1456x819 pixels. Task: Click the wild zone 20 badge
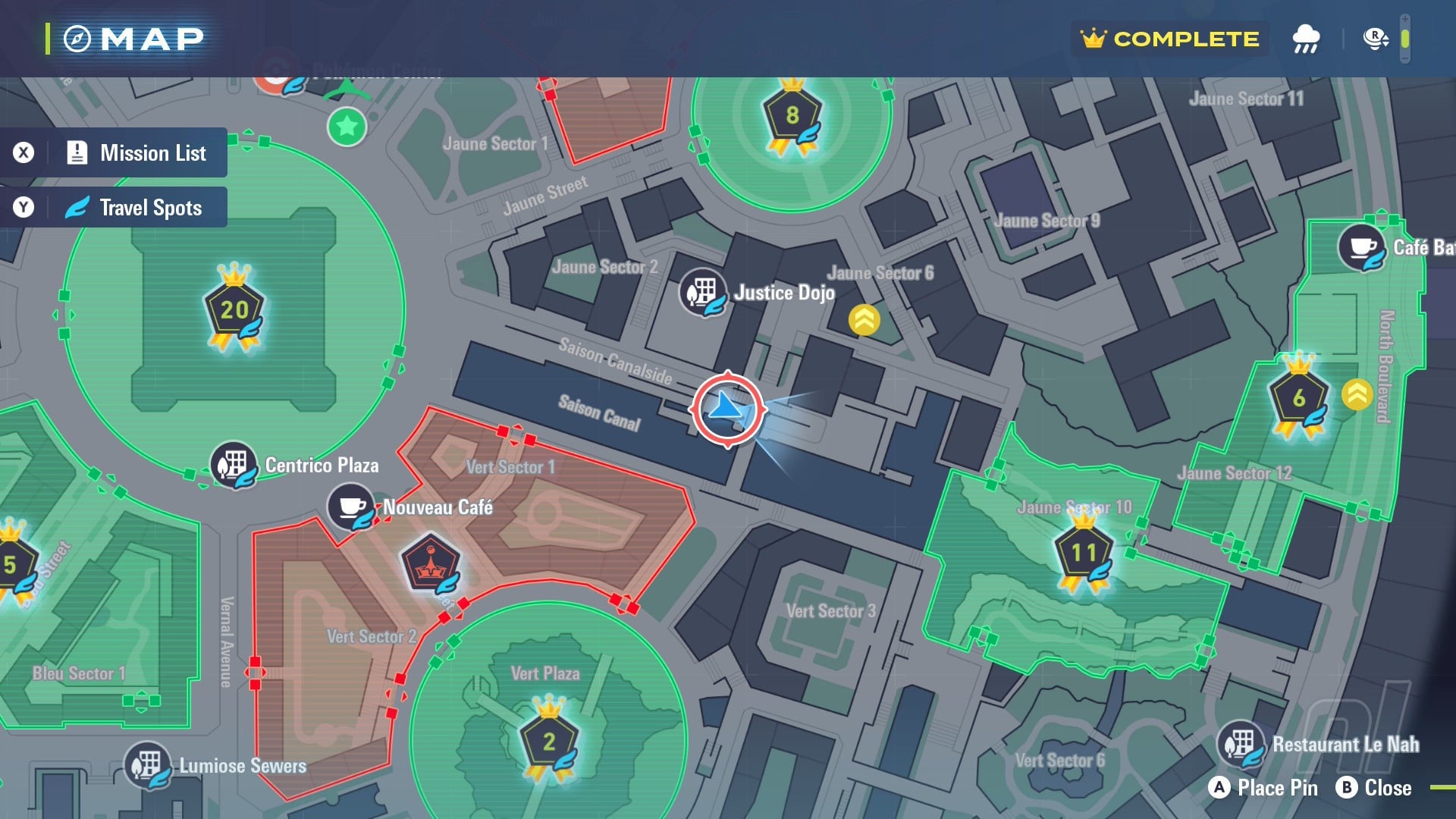(x=234, y=309)
